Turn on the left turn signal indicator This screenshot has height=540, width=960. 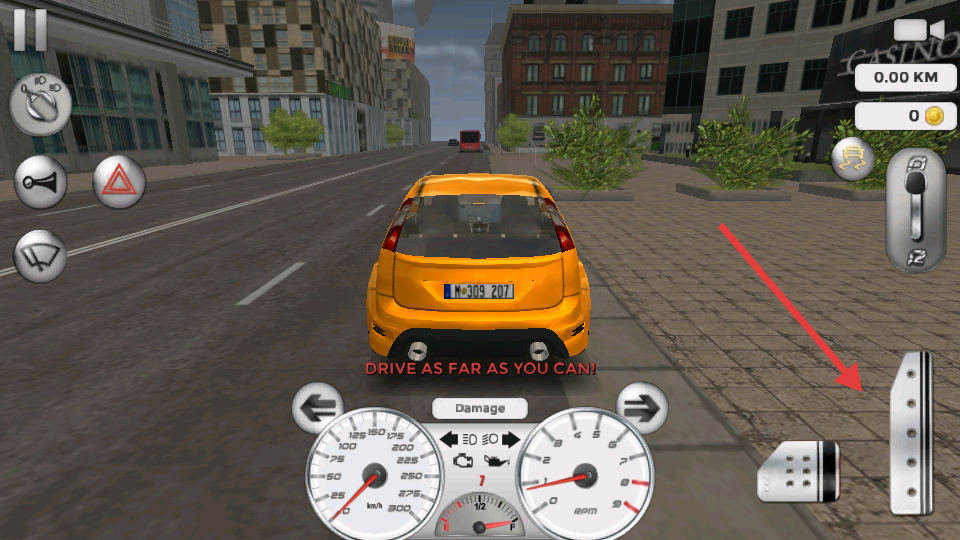coord(449,439)
